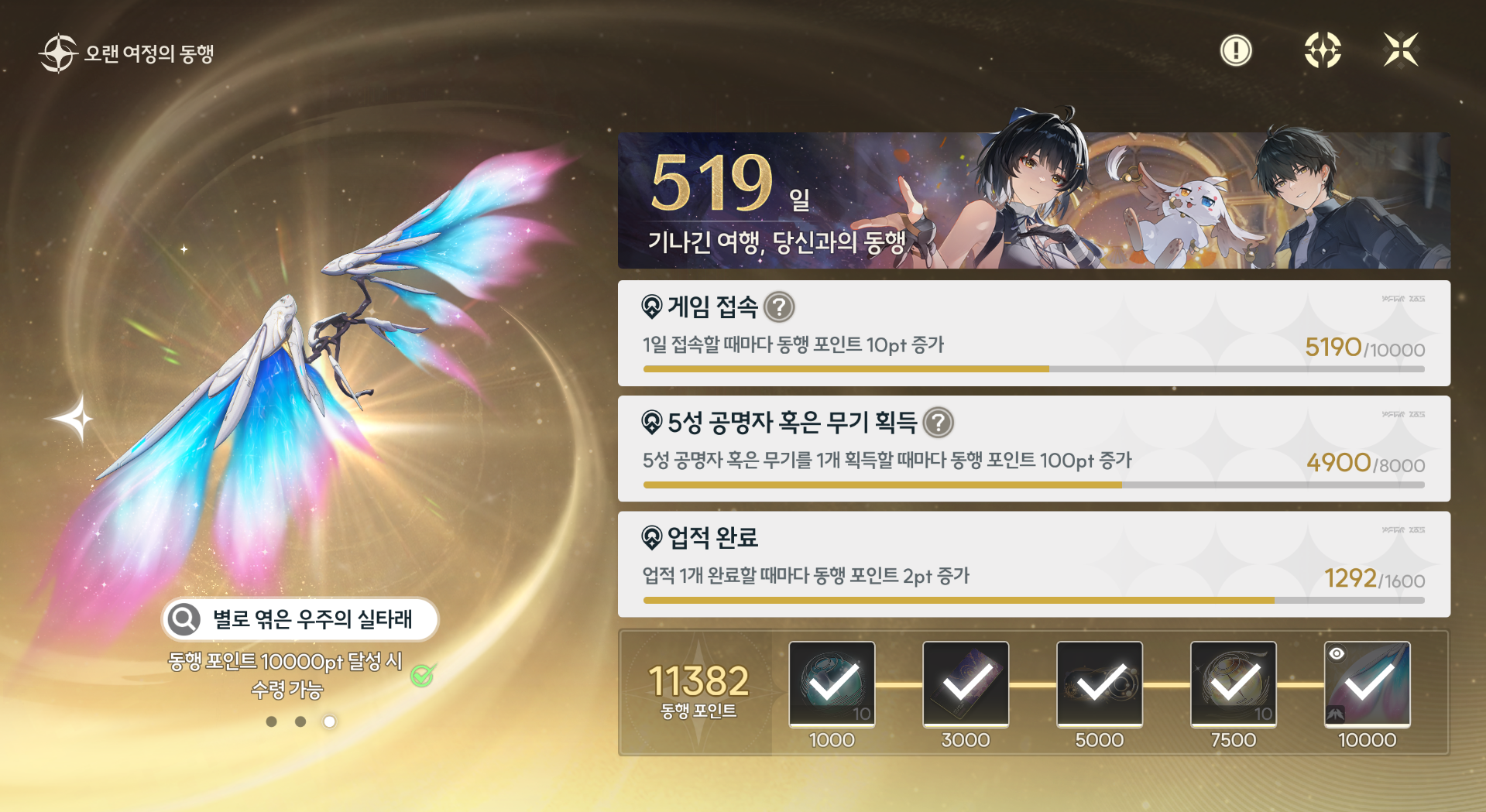Image resolution: width=1486 pixels, height=812 pixels.
Task: Click the magnifier icon on the reward name pill
Action: coord(184,620)
